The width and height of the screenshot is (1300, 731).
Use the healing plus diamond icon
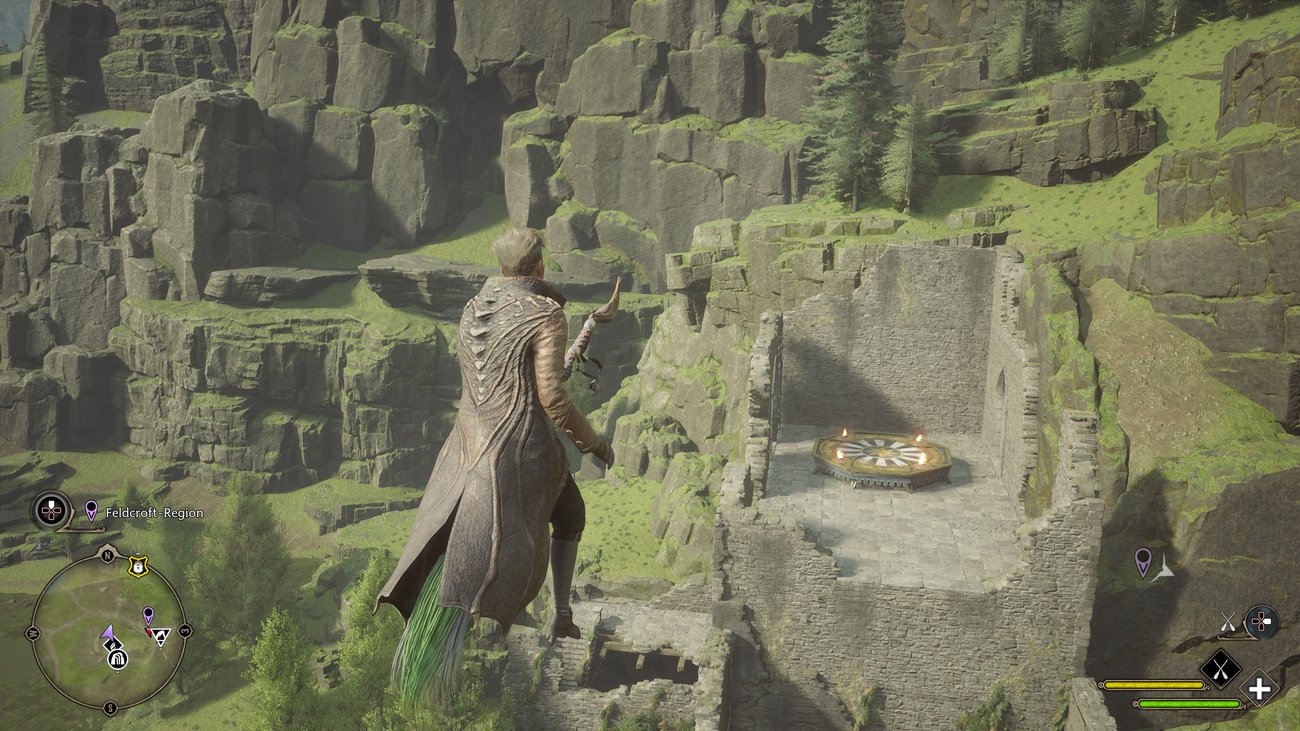[1259, 688]
